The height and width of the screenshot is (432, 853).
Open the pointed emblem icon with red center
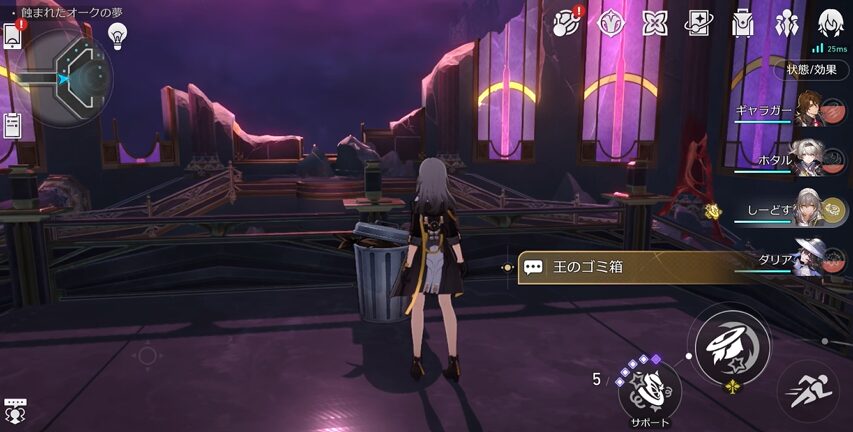point(611,22)
